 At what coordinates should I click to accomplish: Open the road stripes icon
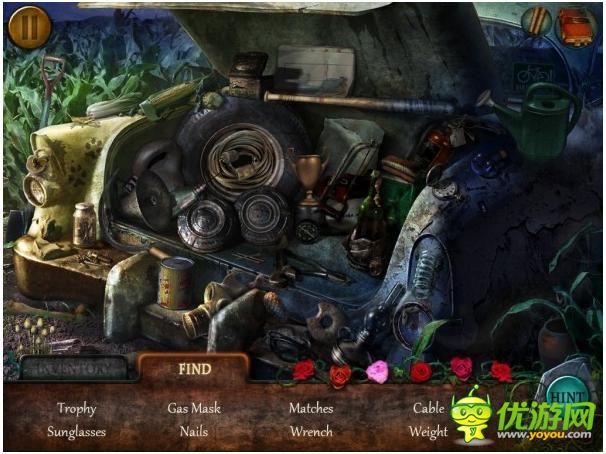tap(537, 22)
